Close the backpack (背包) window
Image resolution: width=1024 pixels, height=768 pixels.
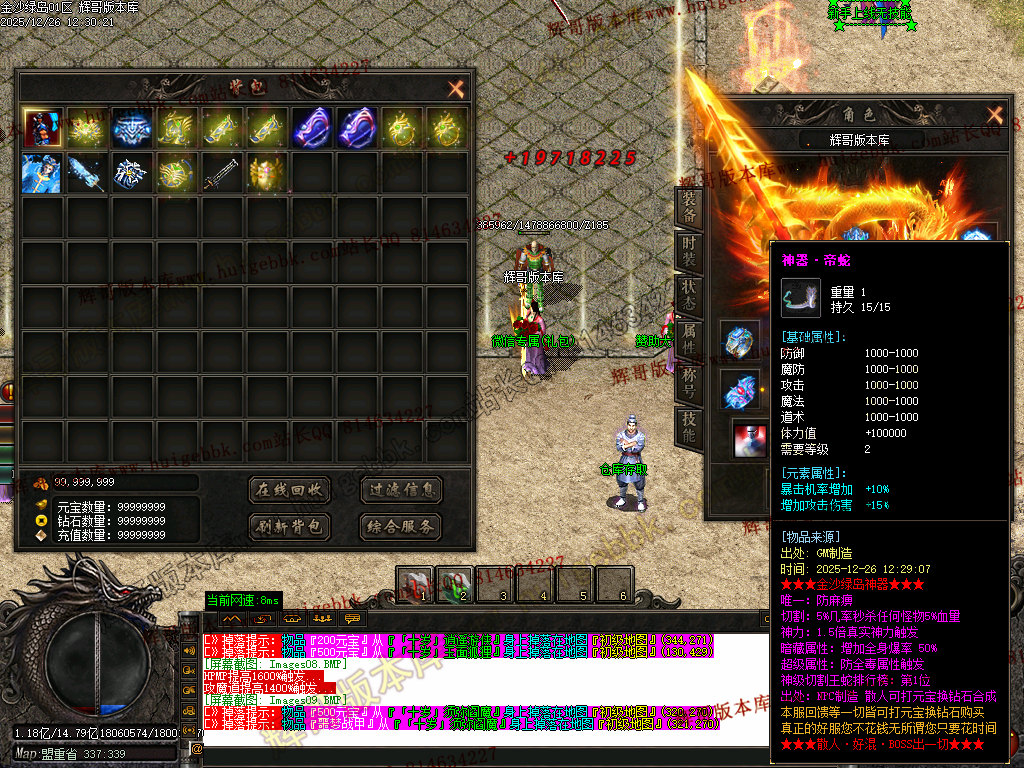(x=456, y=89)
